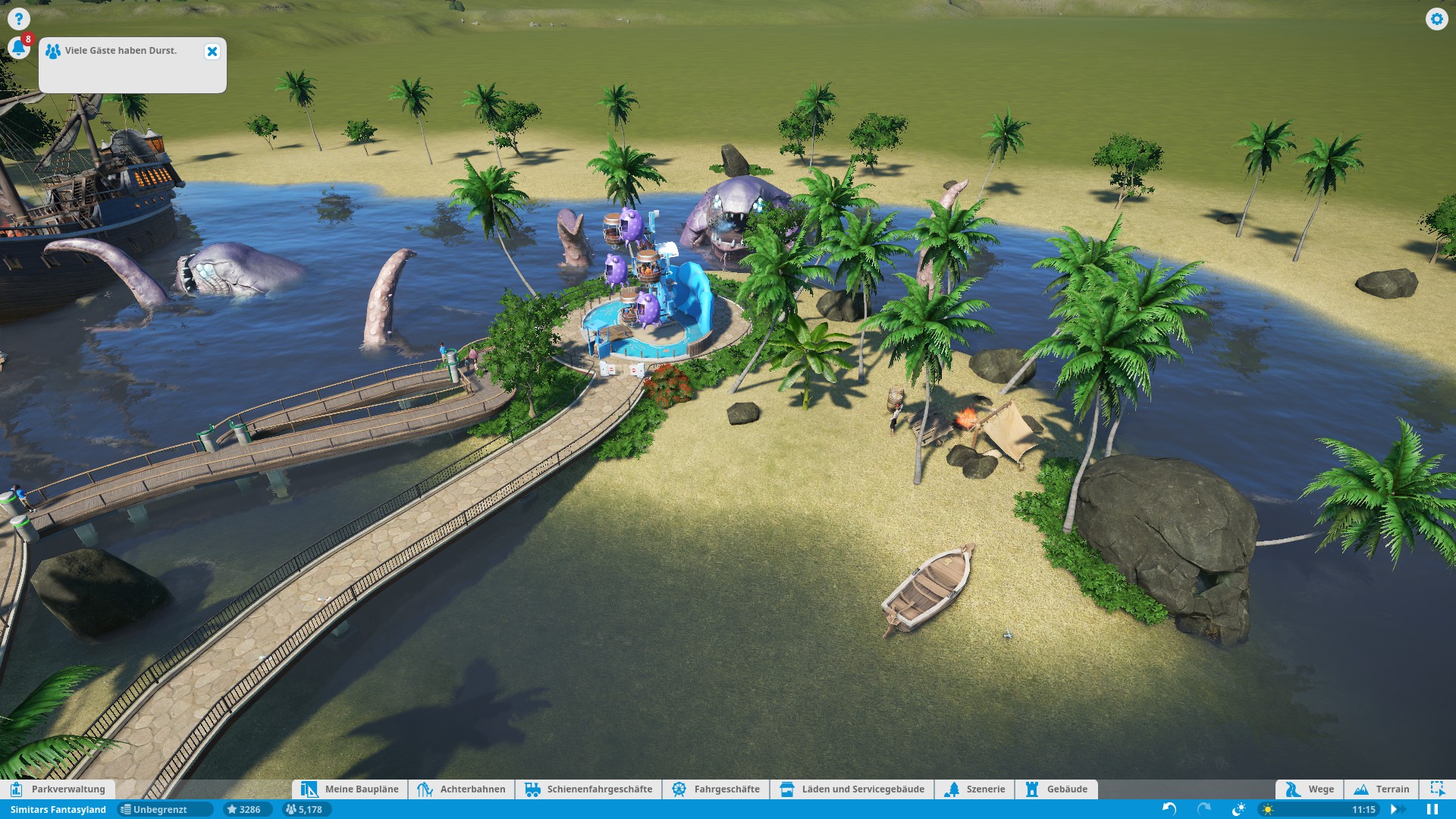This screenshot has width=1456, height=819.
Task: Open Läden und Servicegebäude
Action: coord(852,789)
